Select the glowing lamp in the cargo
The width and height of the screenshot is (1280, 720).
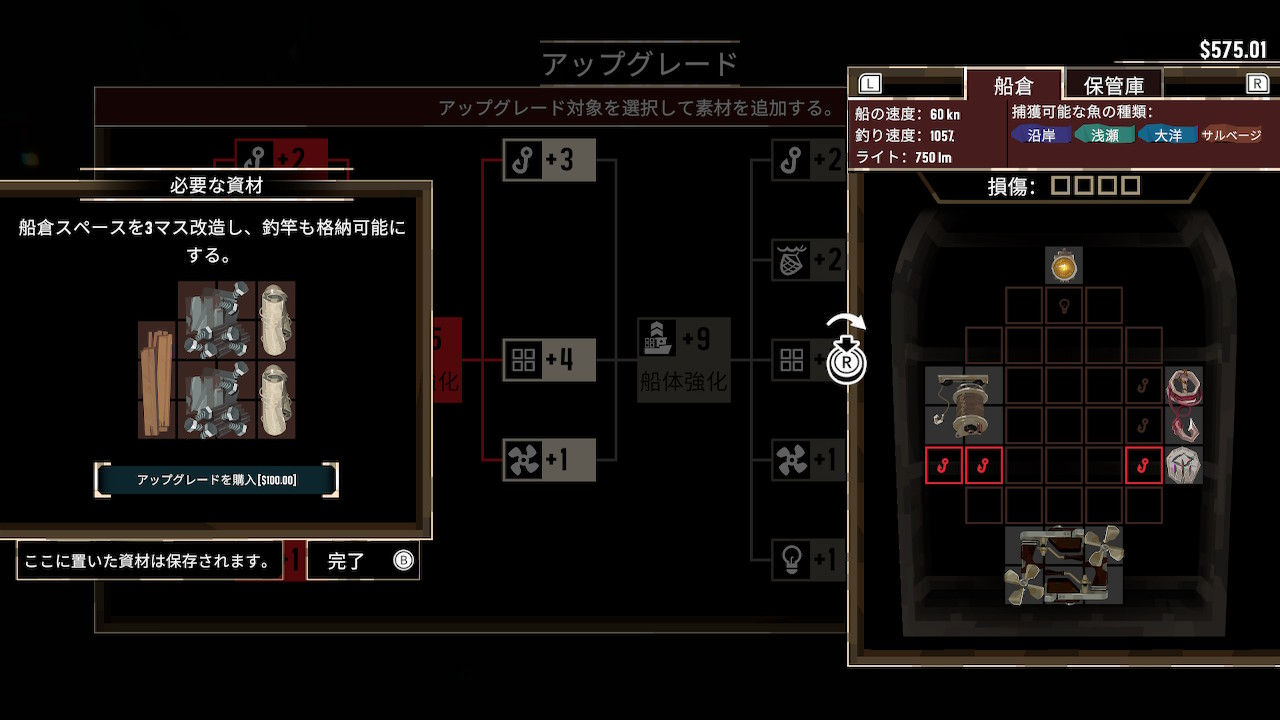tap(1063, 266)
